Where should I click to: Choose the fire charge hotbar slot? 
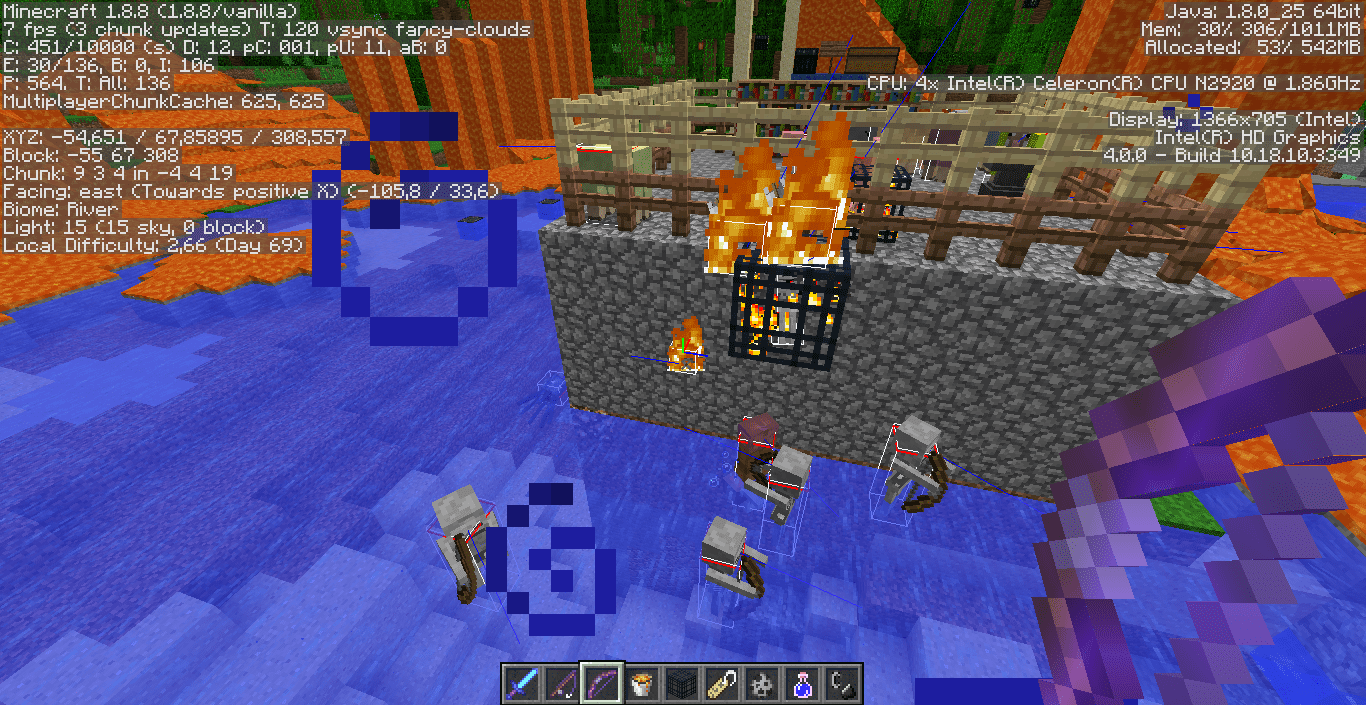coord(762,685)
